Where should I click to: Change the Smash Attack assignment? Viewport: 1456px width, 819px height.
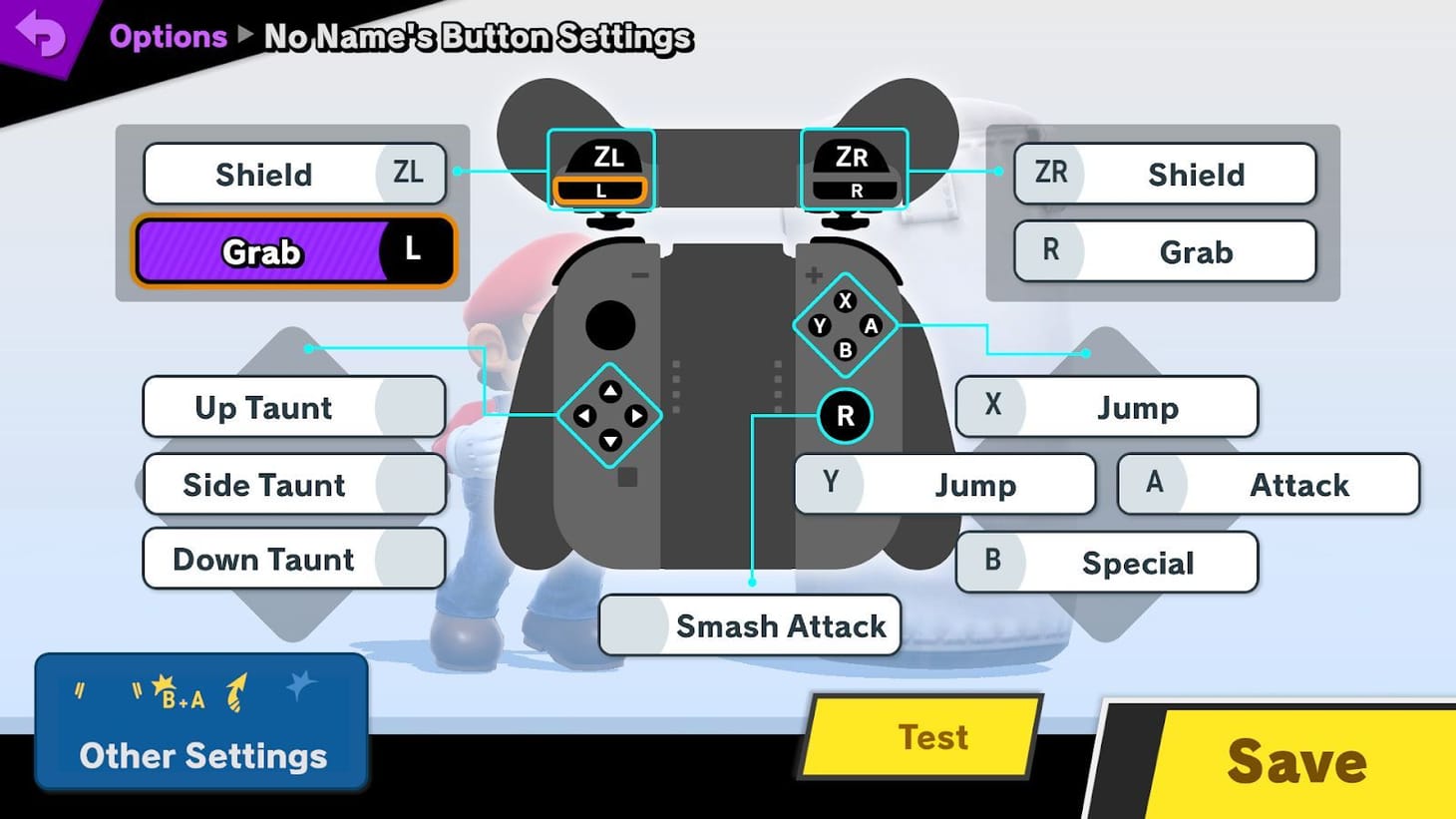click(x=750, y=625)
